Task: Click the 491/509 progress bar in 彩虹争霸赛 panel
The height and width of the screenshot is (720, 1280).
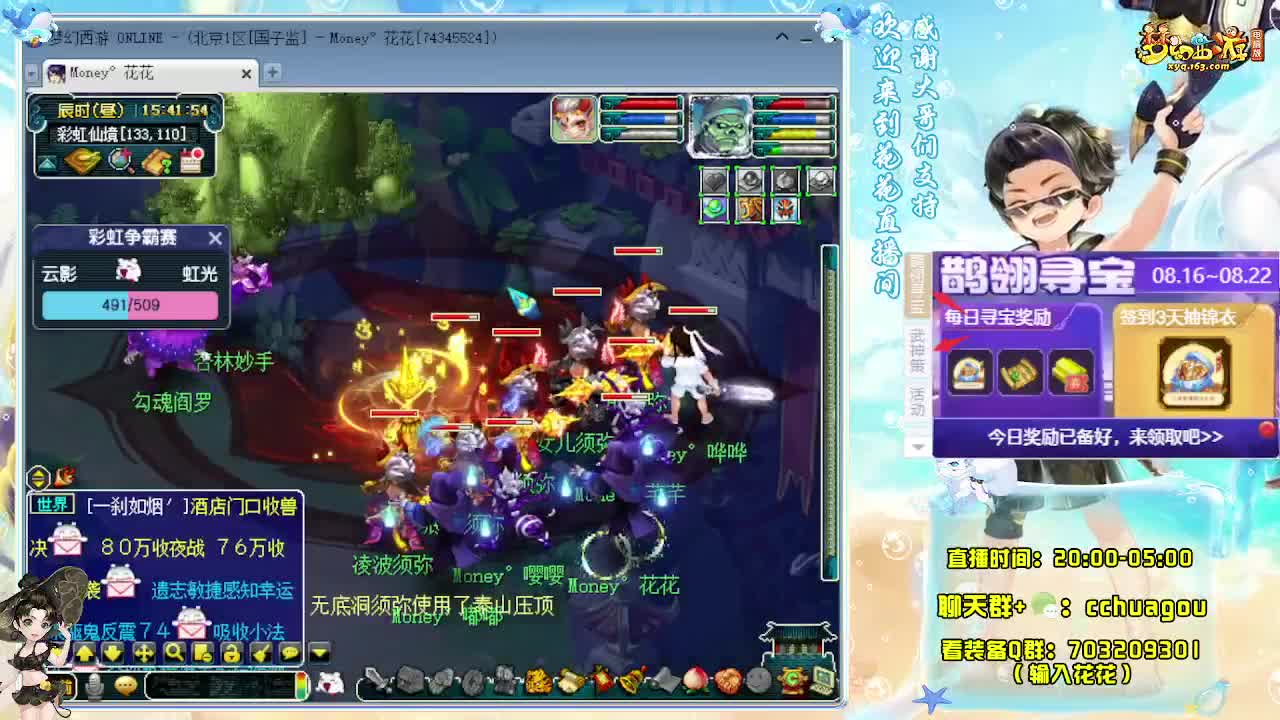Action: (128, 304)
